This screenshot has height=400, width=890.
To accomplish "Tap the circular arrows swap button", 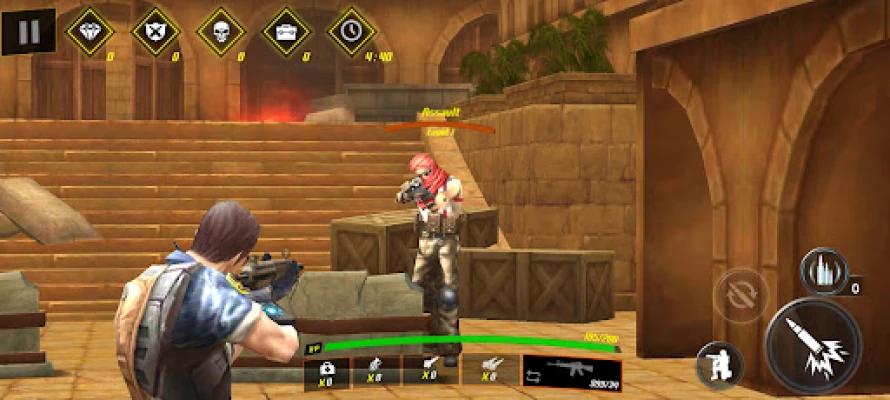I will tap(740, 298).
